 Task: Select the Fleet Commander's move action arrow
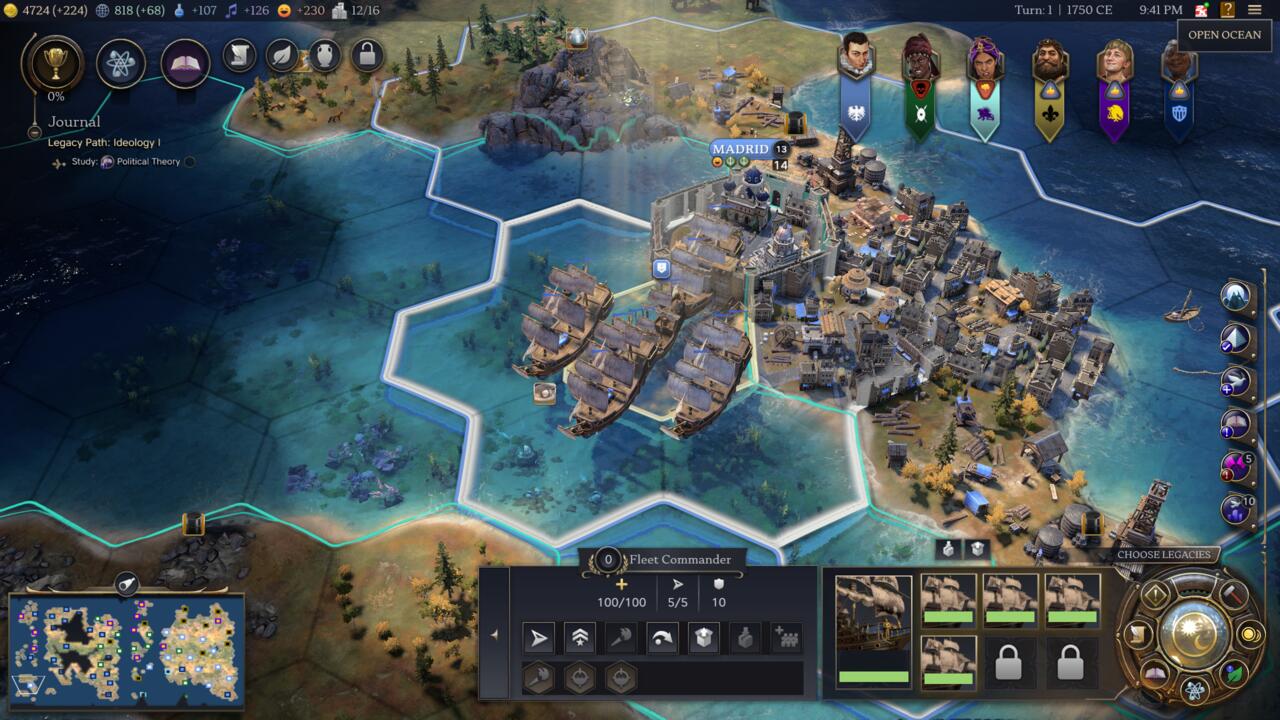537,637
